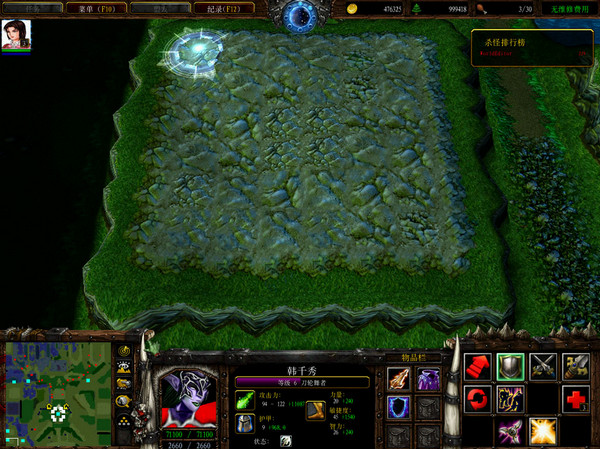Open the red cross hero skills button
The image size is (600, 449).
(x=576, y=399)
